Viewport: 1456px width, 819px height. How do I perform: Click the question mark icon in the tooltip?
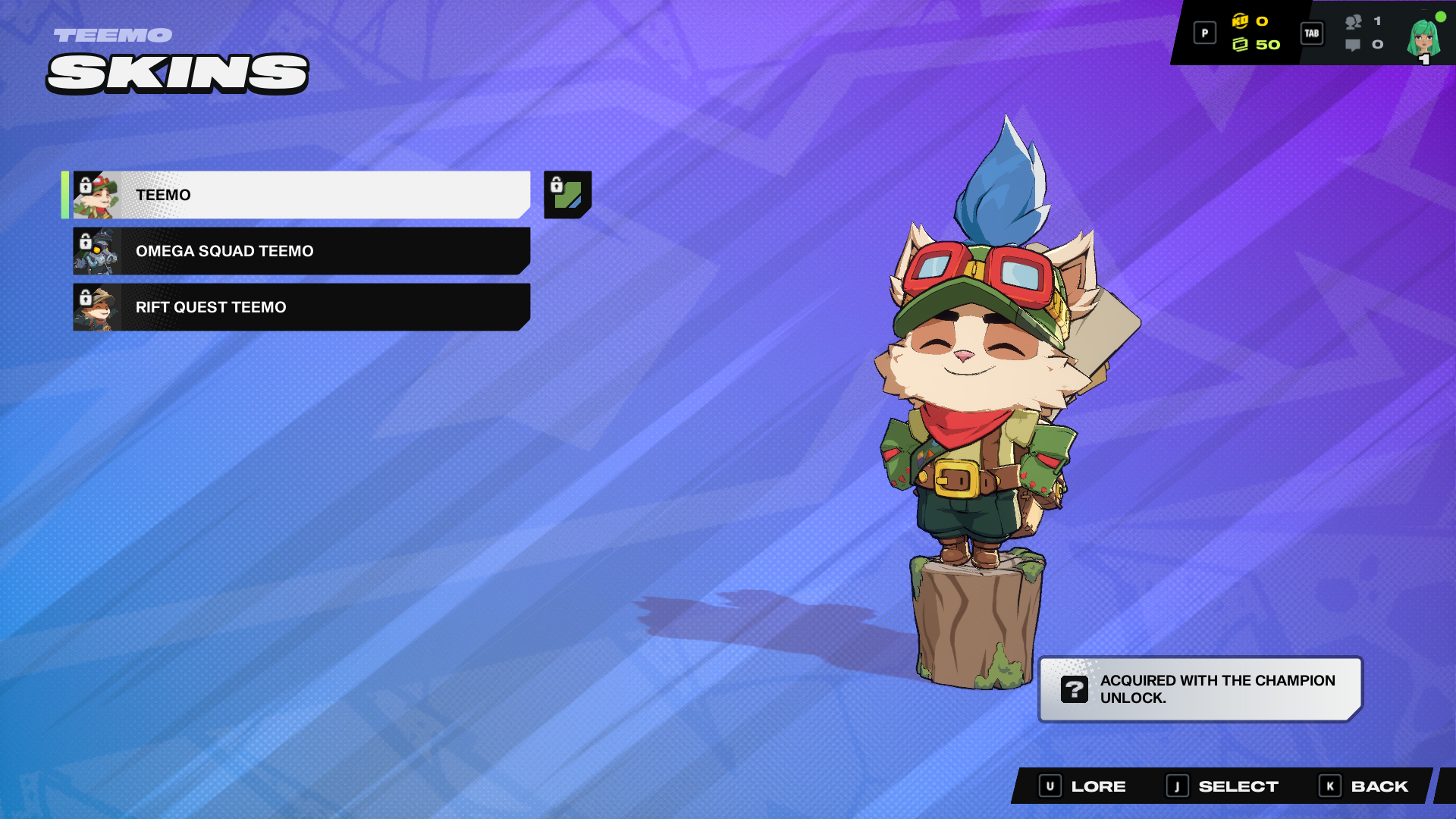[1074, 689]
